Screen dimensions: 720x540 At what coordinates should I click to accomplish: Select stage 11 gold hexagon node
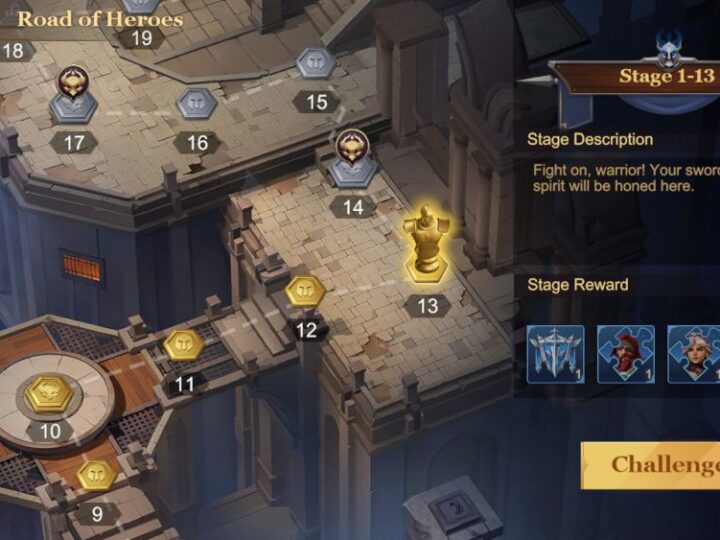tap(184, 345)
